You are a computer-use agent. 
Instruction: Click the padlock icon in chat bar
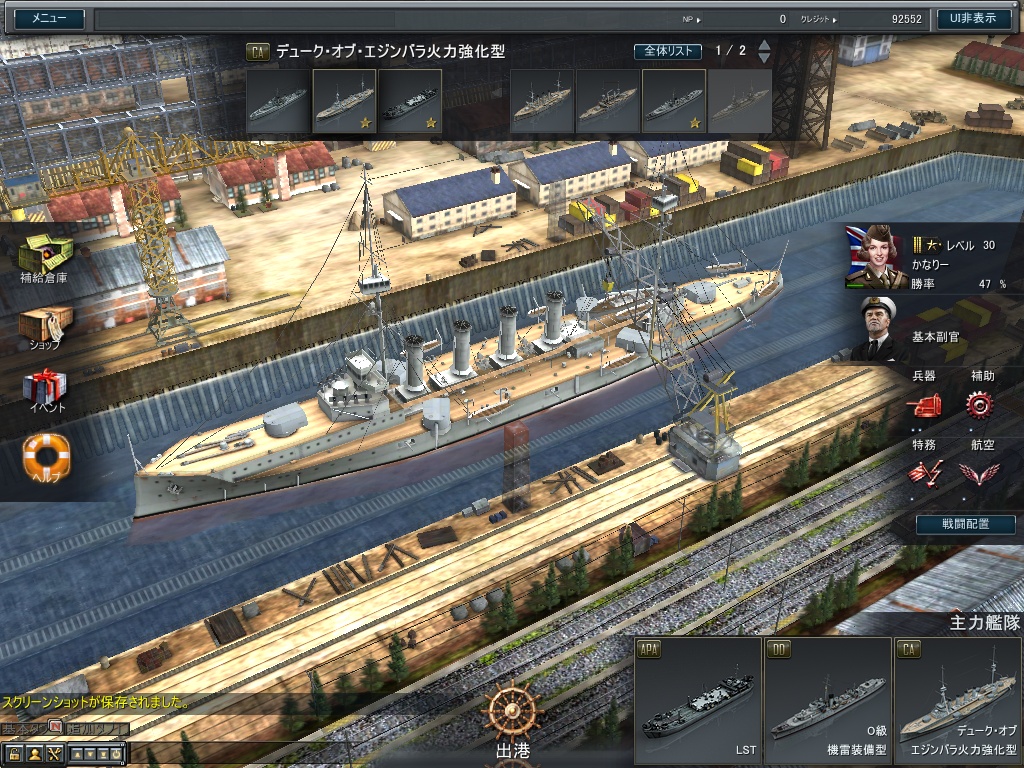(15, 753)
